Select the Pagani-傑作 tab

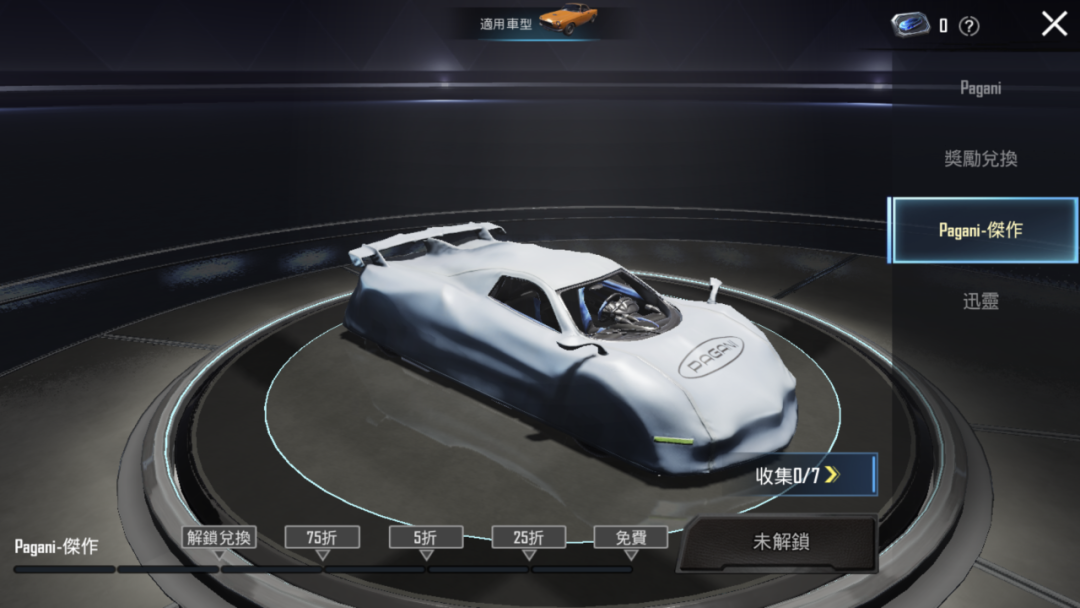[980, 230]
